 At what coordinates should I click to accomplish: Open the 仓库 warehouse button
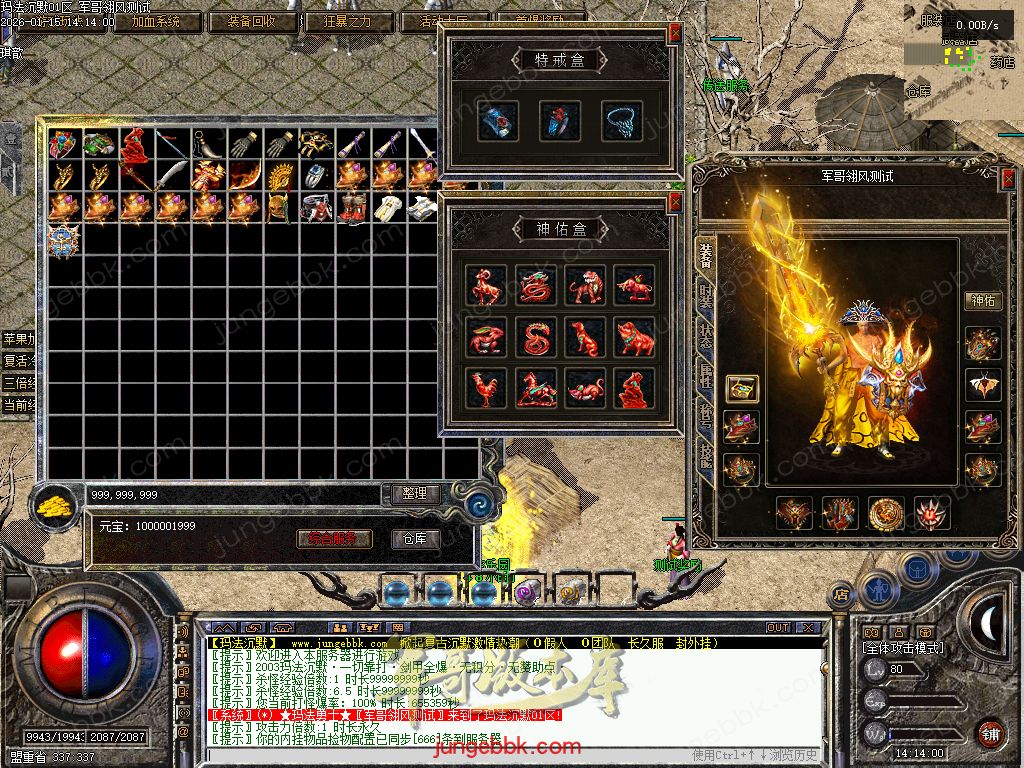(x=415, y=539)
